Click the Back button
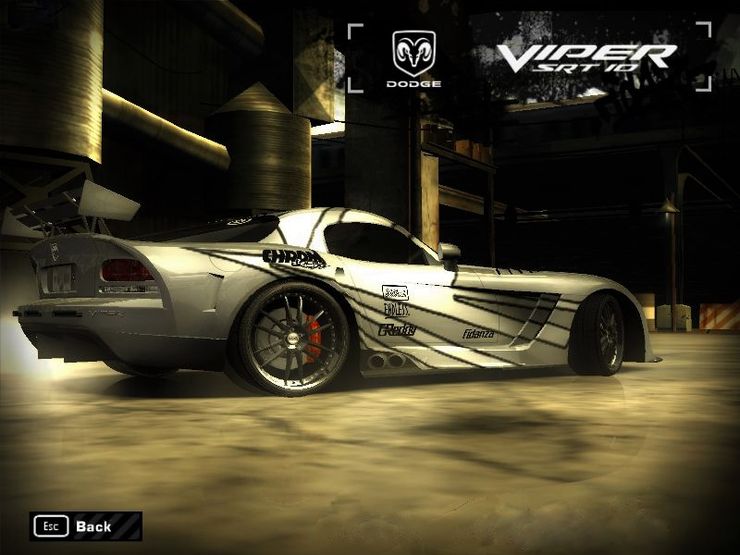The image size is (740, 555). point(86,526)
